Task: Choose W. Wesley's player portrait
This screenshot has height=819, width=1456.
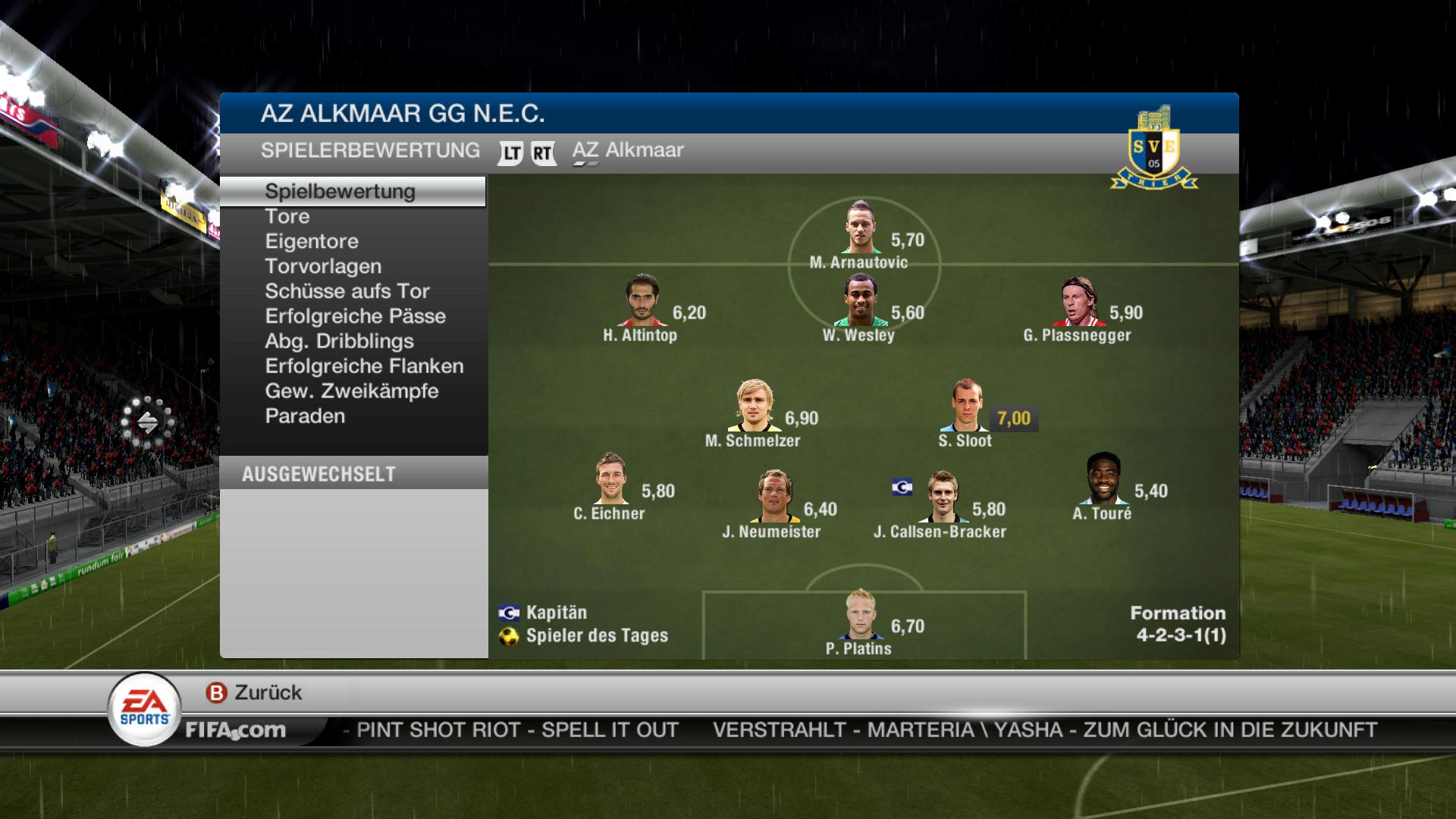Action: click(861, 300)
